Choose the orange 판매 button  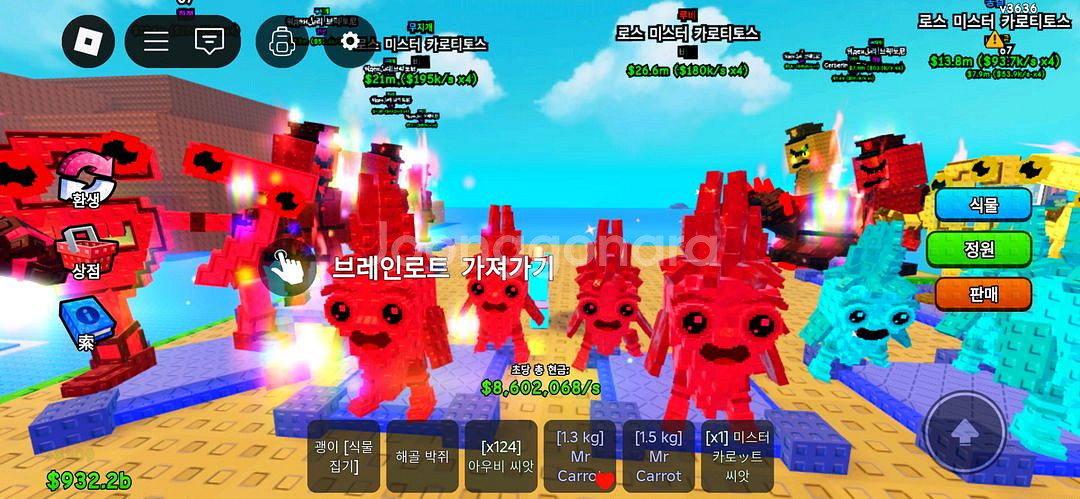click(984, 293)
